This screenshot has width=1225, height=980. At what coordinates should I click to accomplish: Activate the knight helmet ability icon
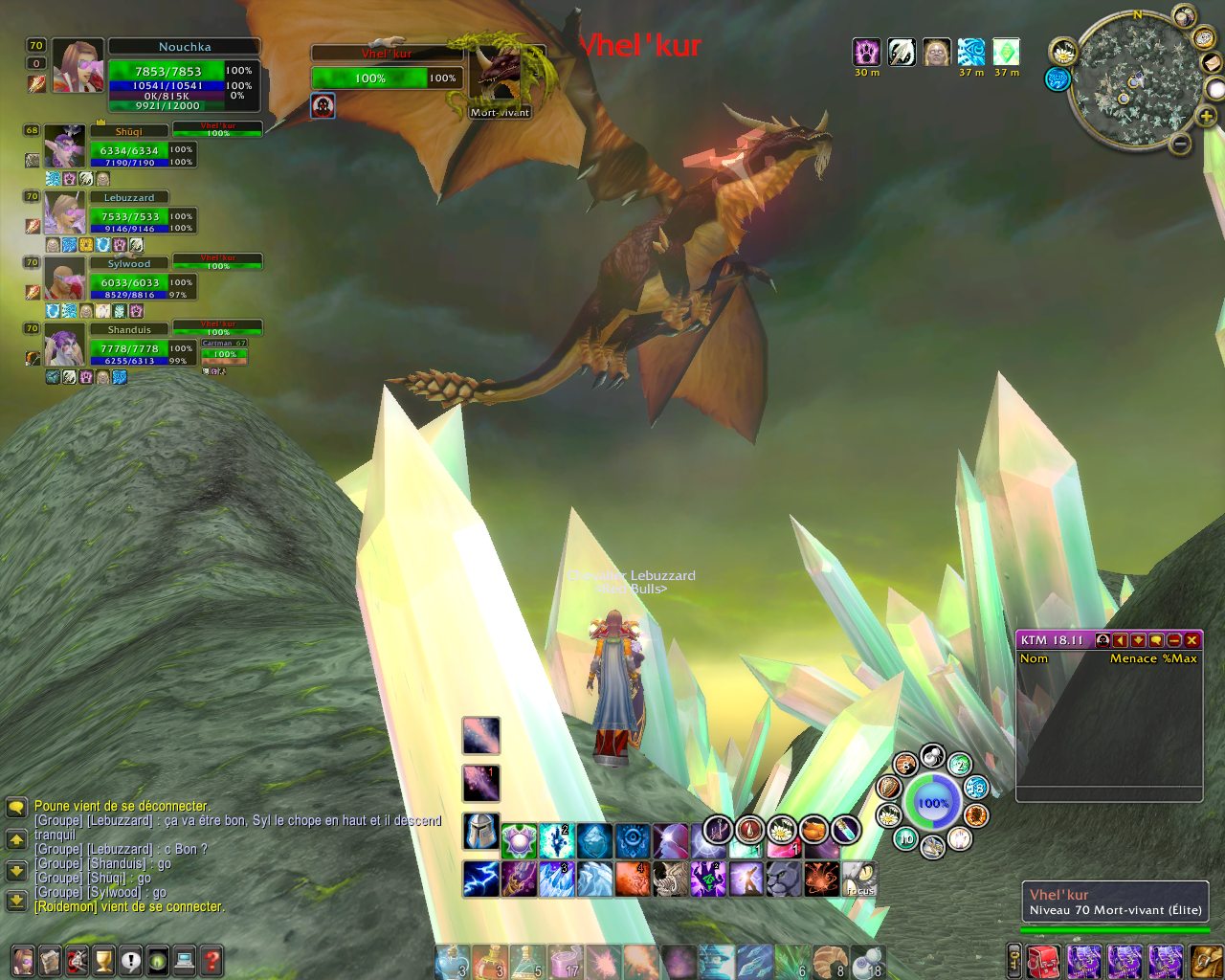[x=480, y=831]
